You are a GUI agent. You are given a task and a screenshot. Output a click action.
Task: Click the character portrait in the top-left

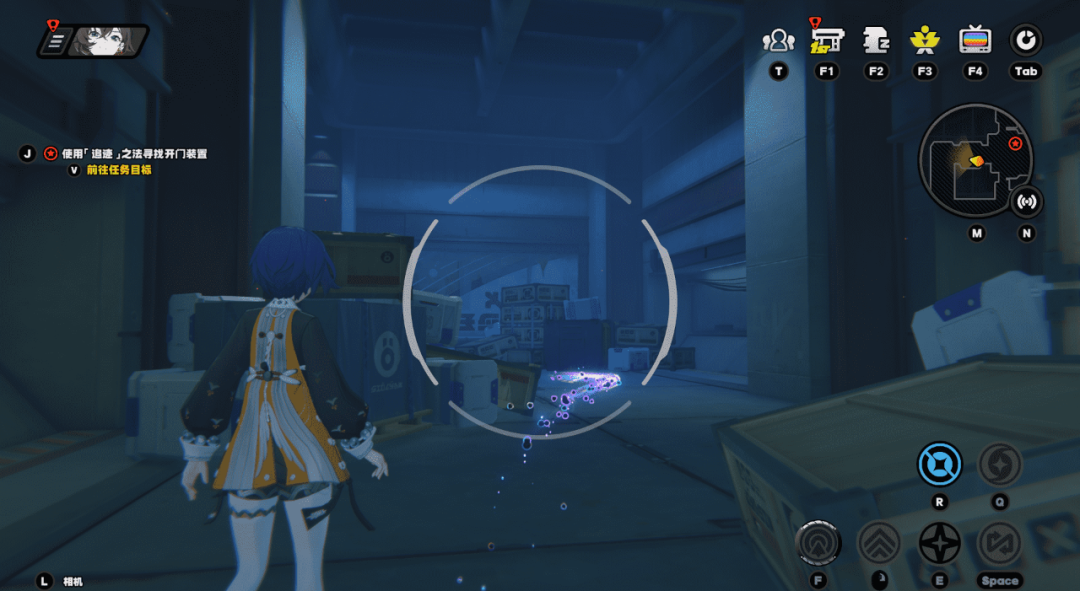tap(108, 41)
